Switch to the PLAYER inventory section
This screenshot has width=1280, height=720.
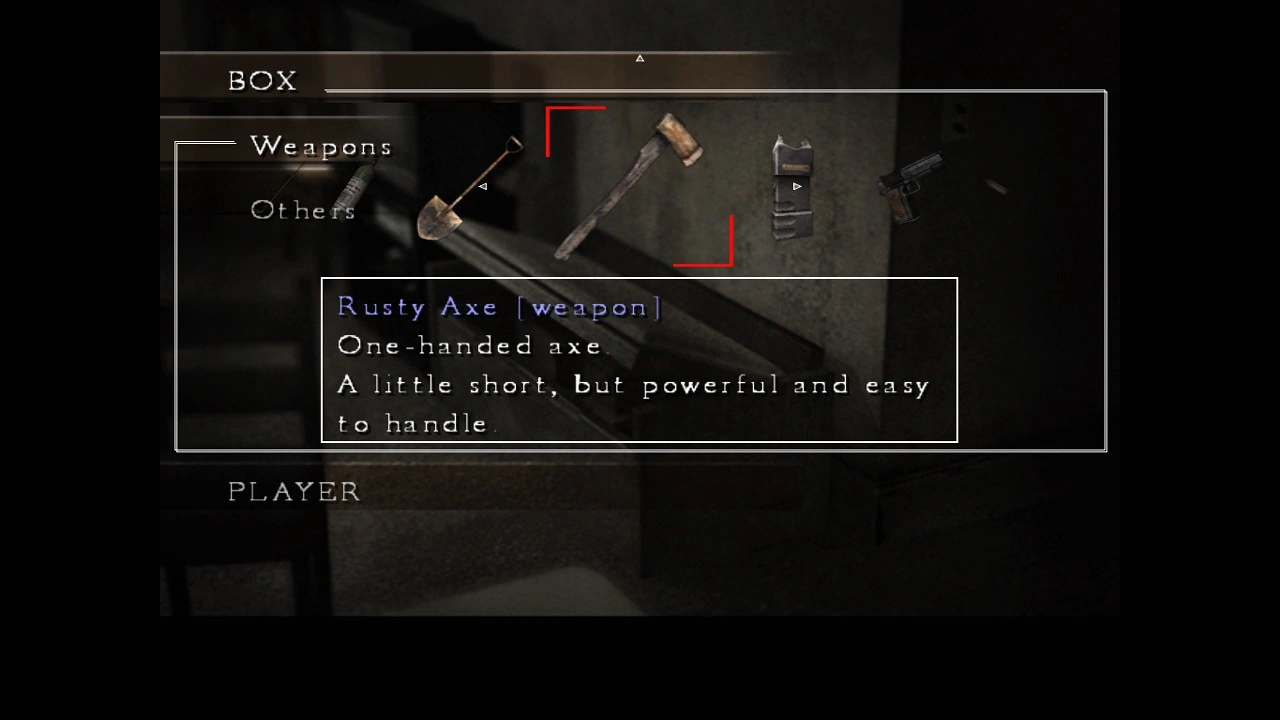click(x=294, y=492)
